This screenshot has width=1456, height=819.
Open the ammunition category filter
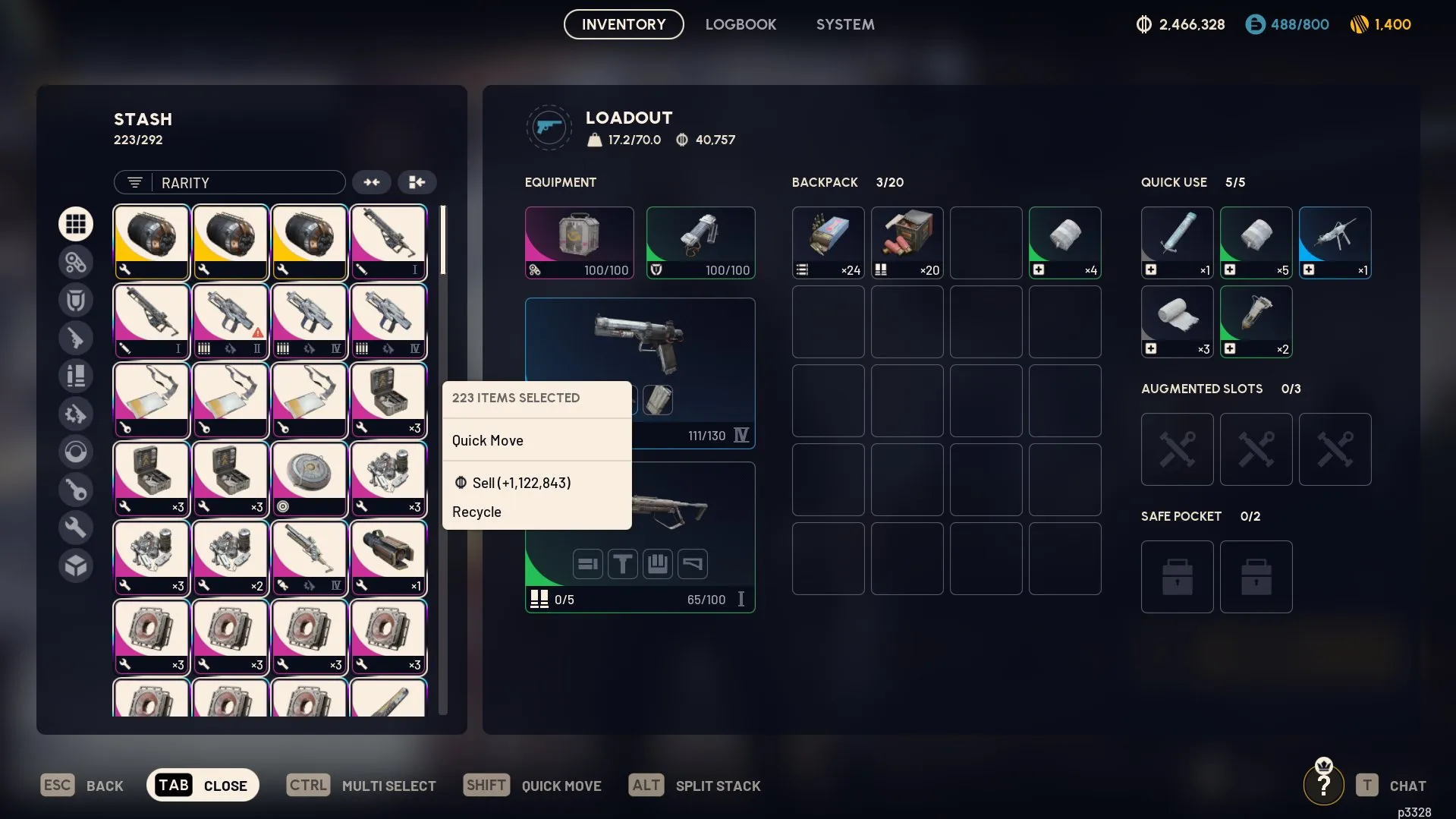pos(76,376)
